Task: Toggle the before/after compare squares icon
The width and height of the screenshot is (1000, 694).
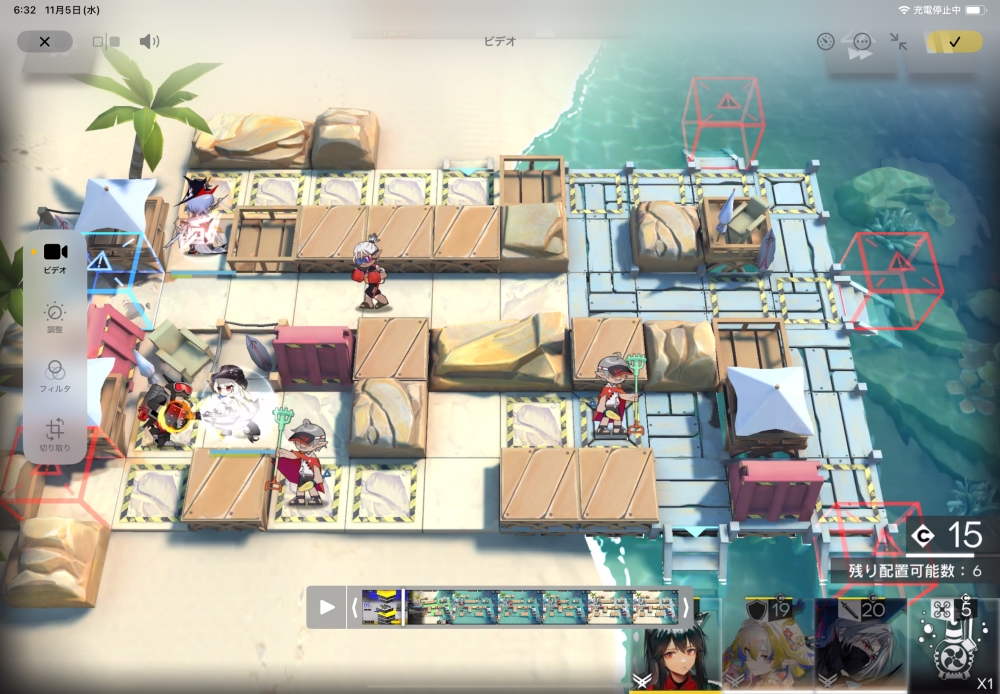Action: click(106, 42)
